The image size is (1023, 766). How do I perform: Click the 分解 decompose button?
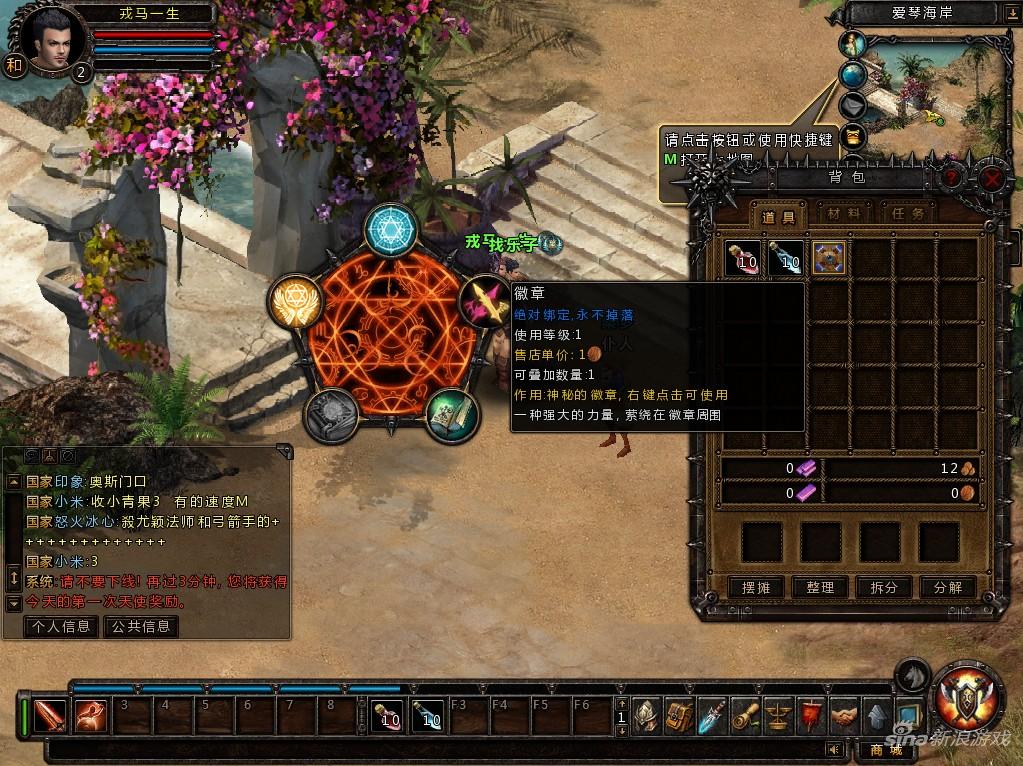point(946,587)
